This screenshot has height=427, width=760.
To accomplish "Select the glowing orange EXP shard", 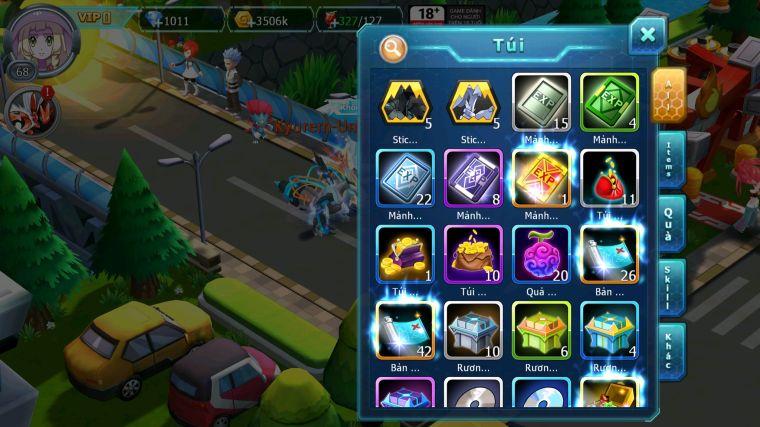I will [541, 178].
